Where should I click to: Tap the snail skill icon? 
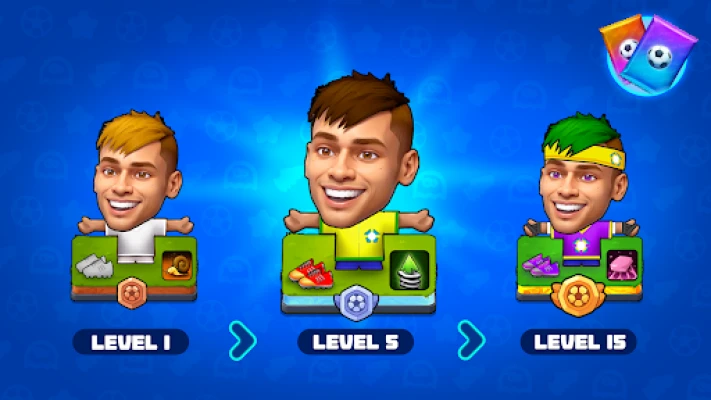click(177, 265)
